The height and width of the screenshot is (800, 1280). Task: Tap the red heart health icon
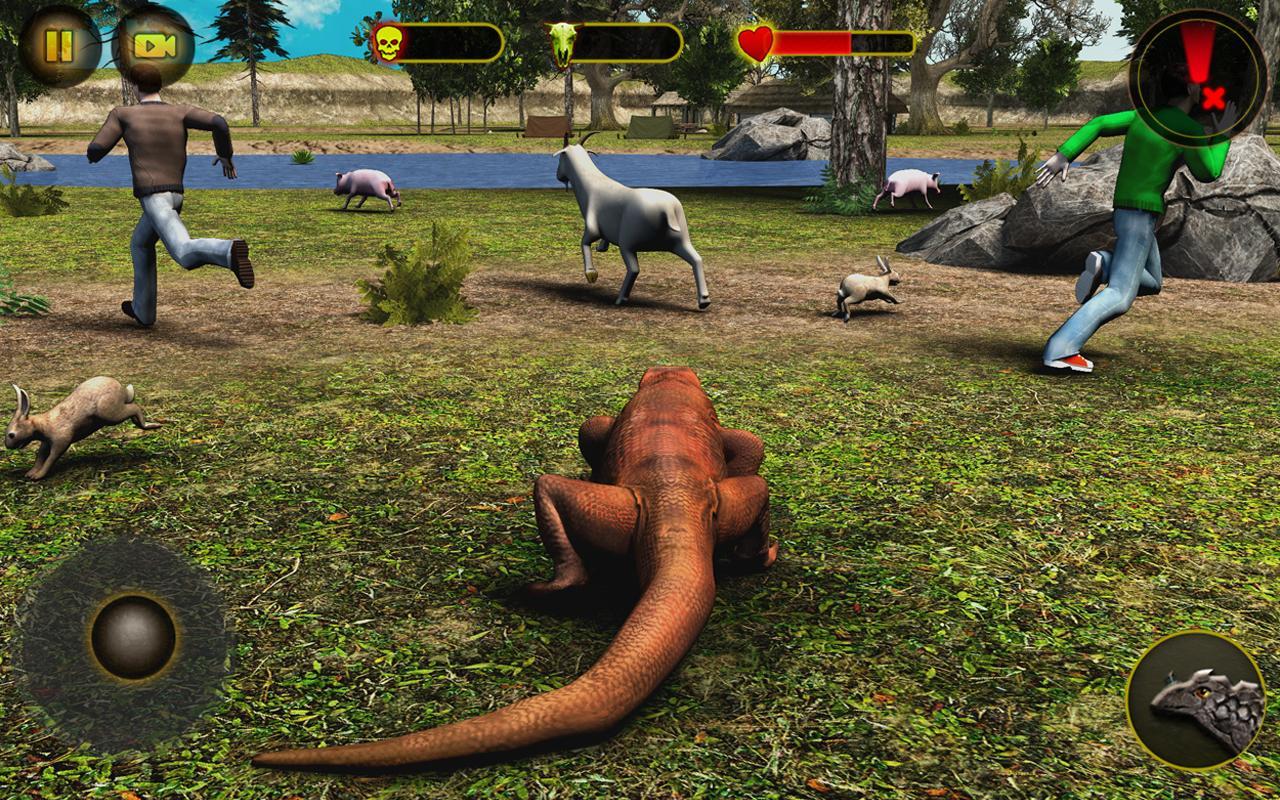[x=758, y=41]
